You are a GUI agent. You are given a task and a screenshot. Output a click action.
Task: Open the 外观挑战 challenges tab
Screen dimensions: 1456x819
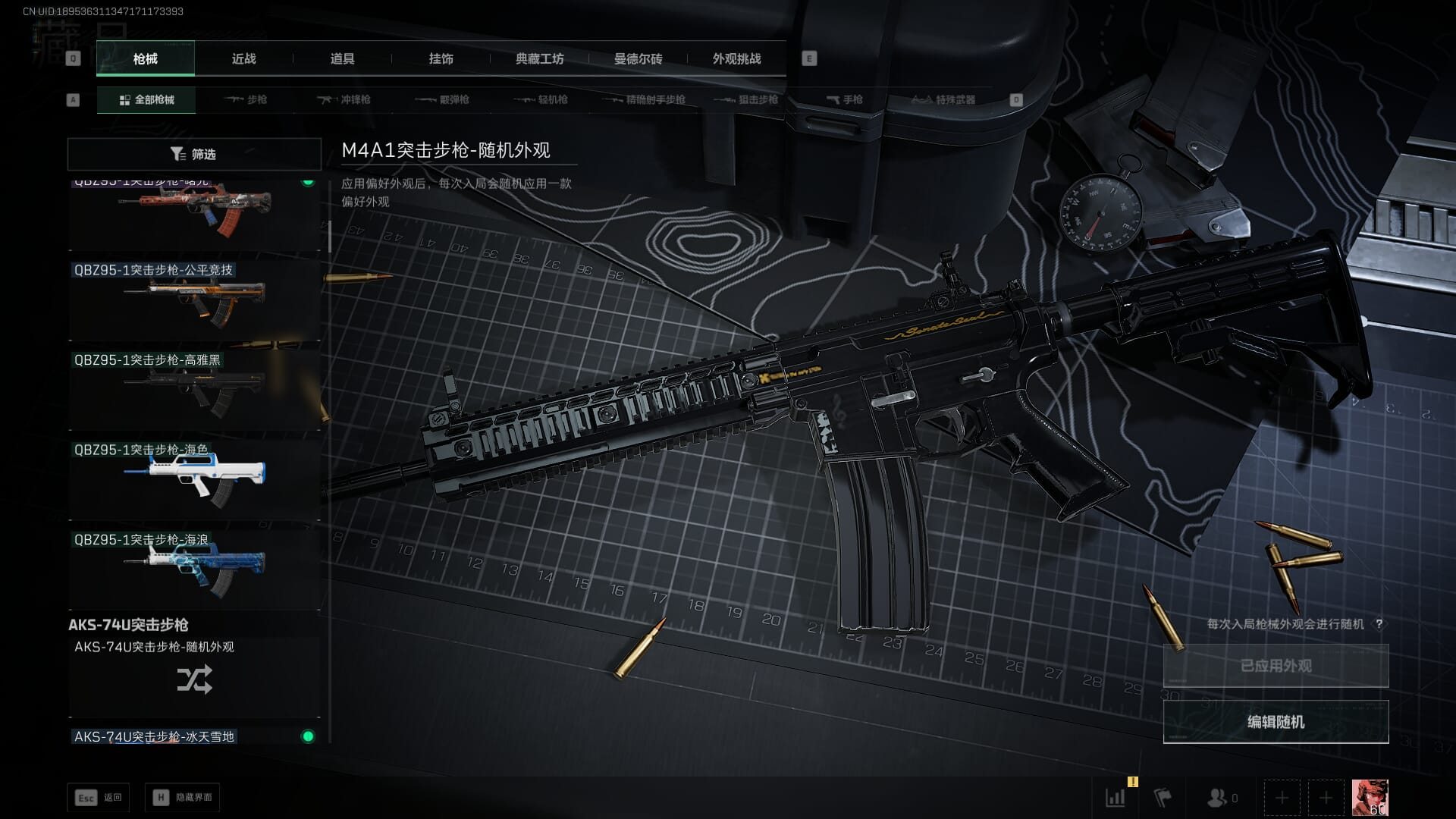tap(736, 58)
